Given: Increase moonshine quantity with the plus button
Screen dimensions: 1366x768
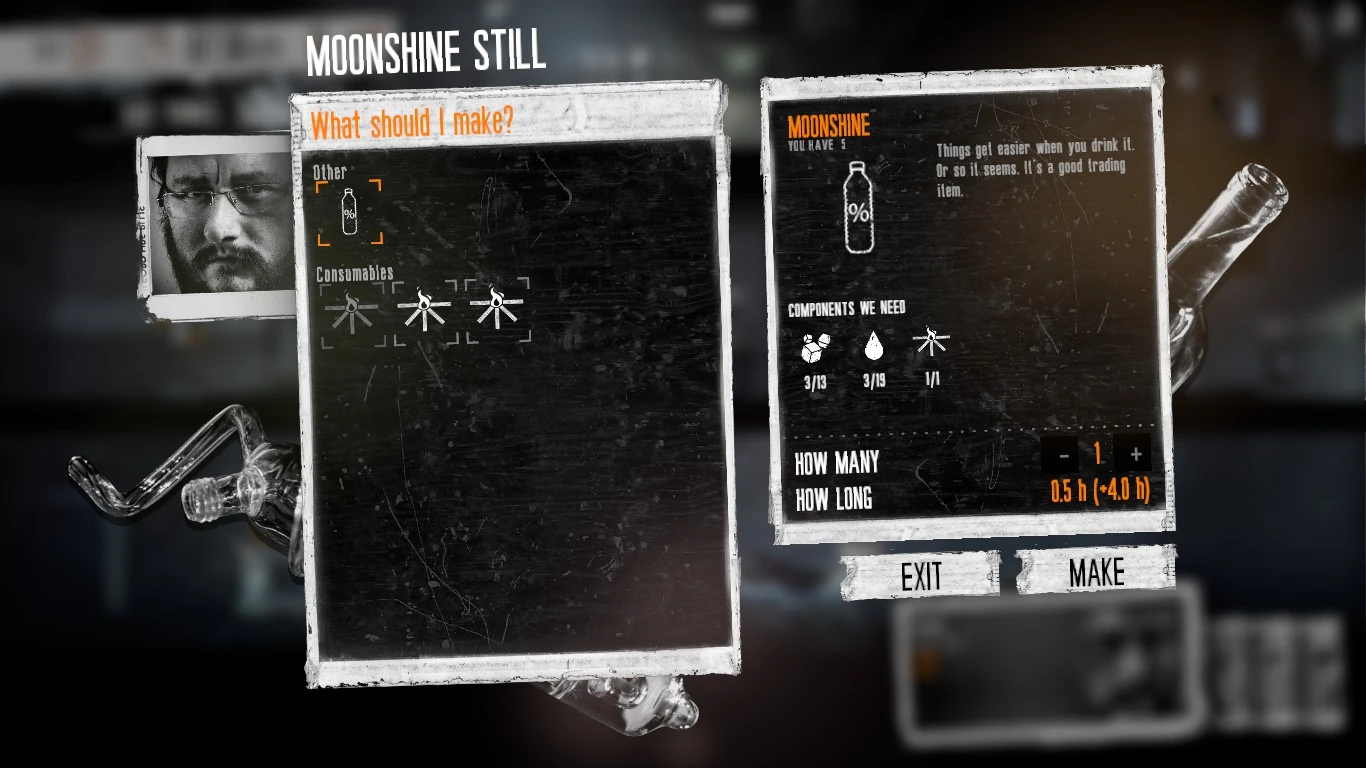Looking at the screenshot, I should point(1135,454).
